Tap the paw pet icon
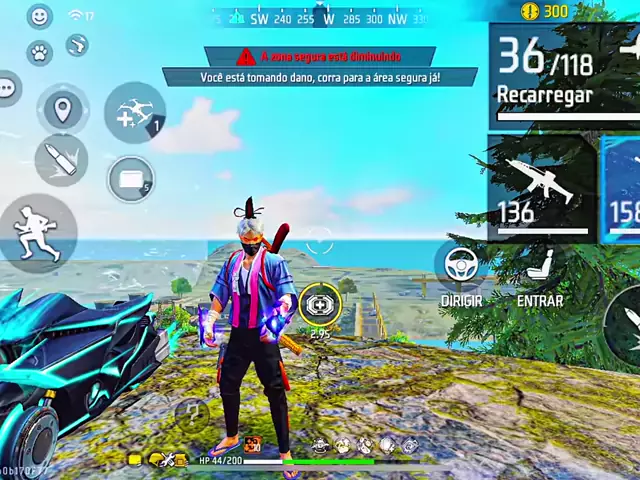Viewport: 640px width, 480px height. pyautogui.click(x=39, y=52)
